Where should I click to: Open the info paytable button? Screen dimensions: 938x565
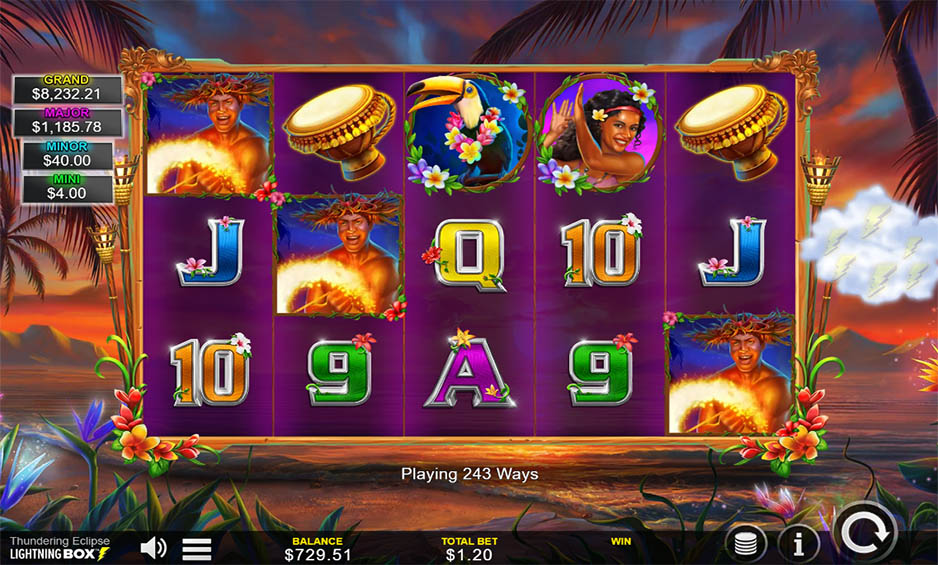[798, 544]
